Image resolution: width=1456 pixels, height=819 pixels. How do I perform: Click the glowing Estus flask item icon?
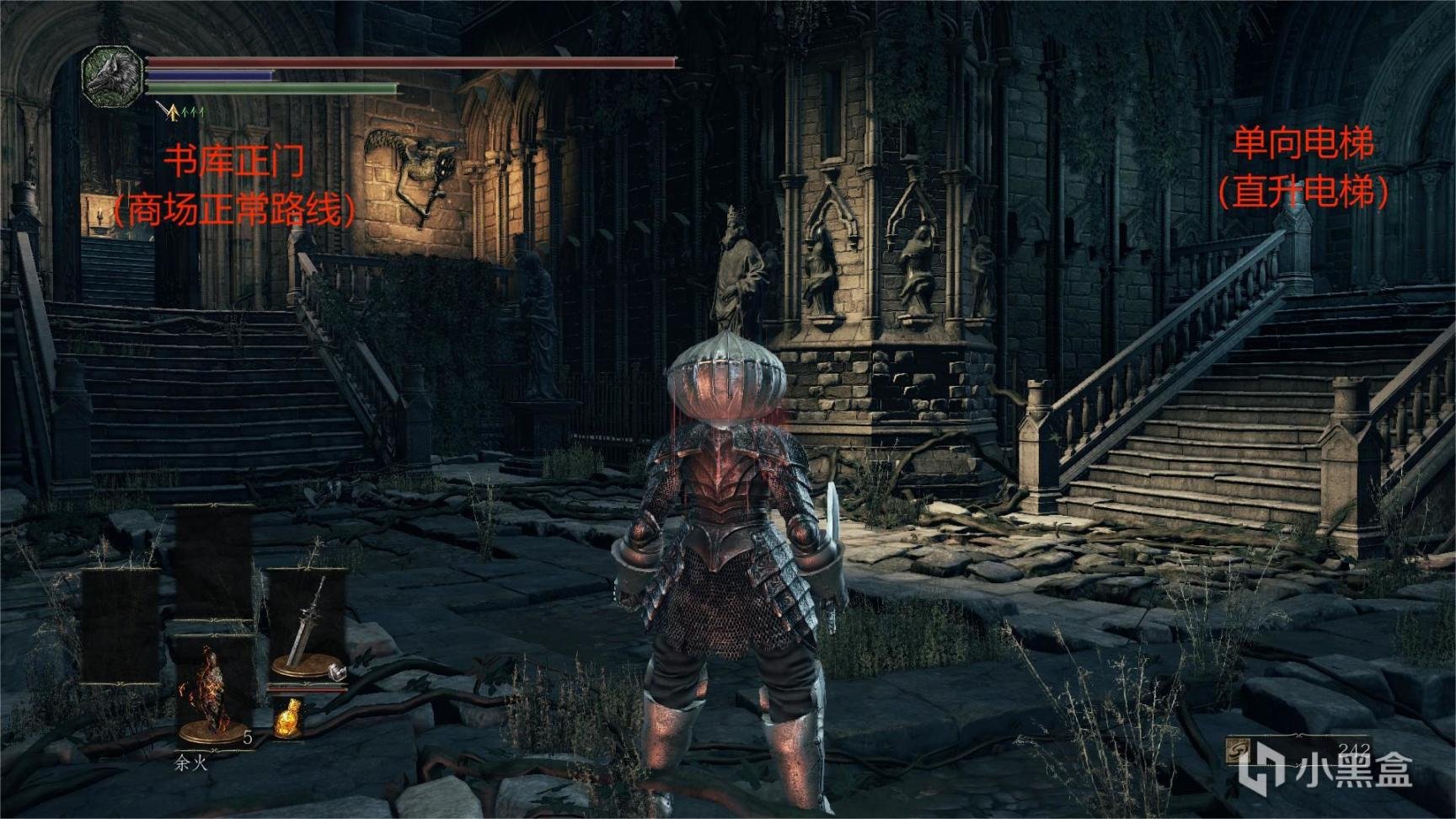(x=289, y=718)
